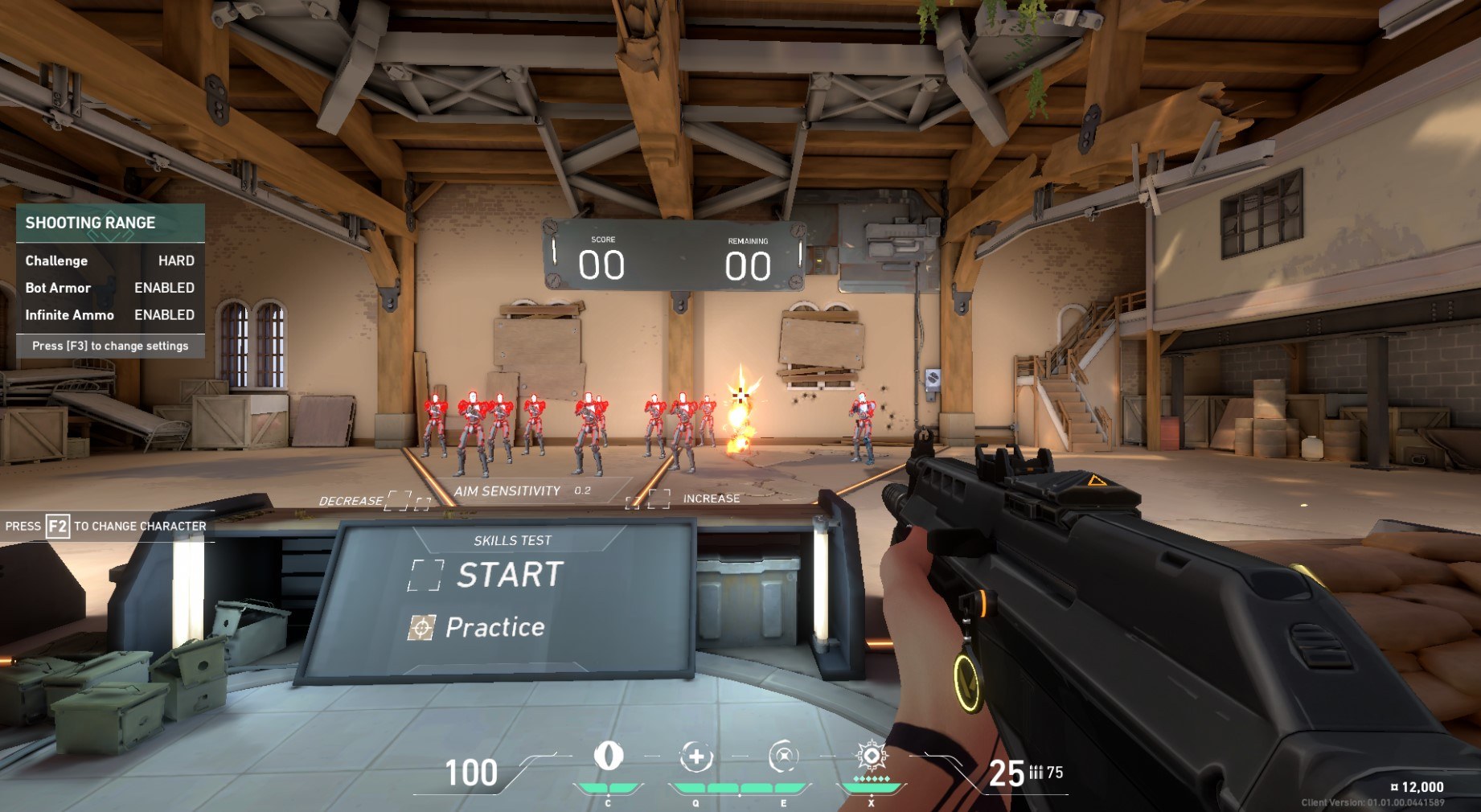Screen dimensions: 1481x812
Task: Click the INCREASE aim sensitivity bracket
Action: 658,498
